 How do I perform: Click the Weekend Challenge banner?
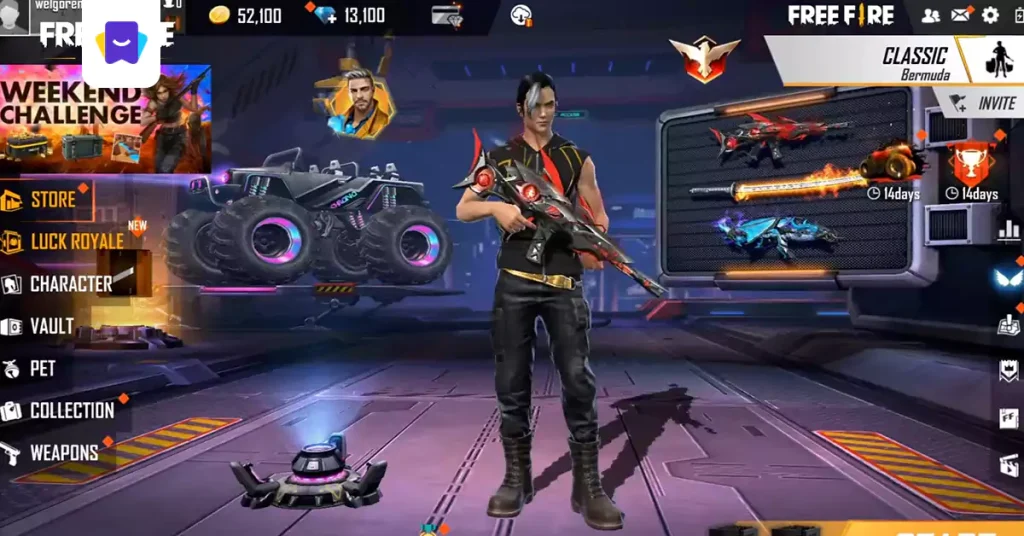coord(105,118)
